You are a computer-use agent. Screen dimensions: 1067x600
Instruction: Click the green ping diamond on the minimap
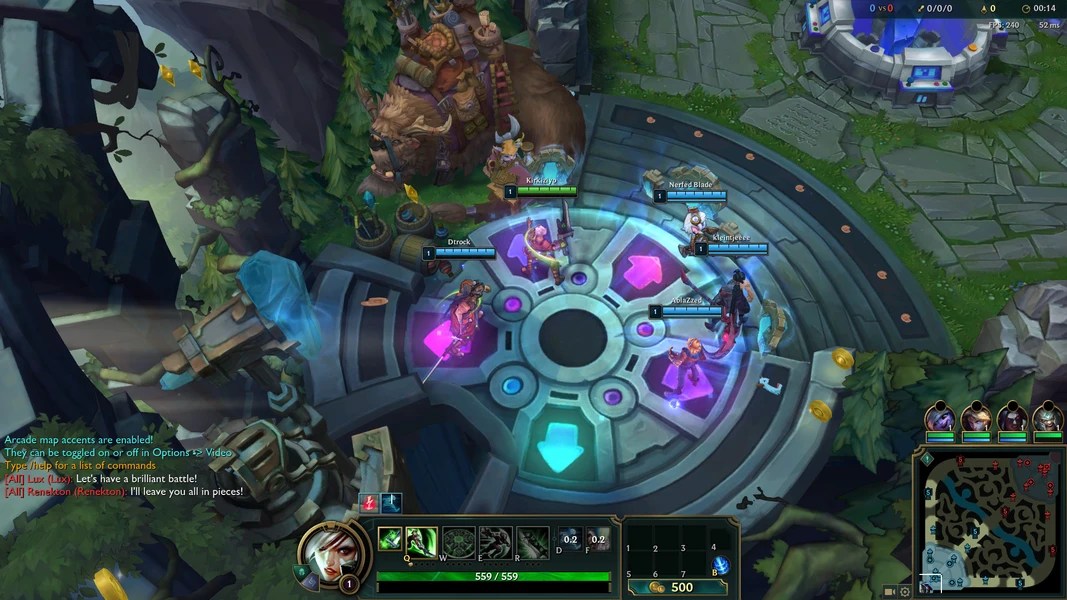927,459
